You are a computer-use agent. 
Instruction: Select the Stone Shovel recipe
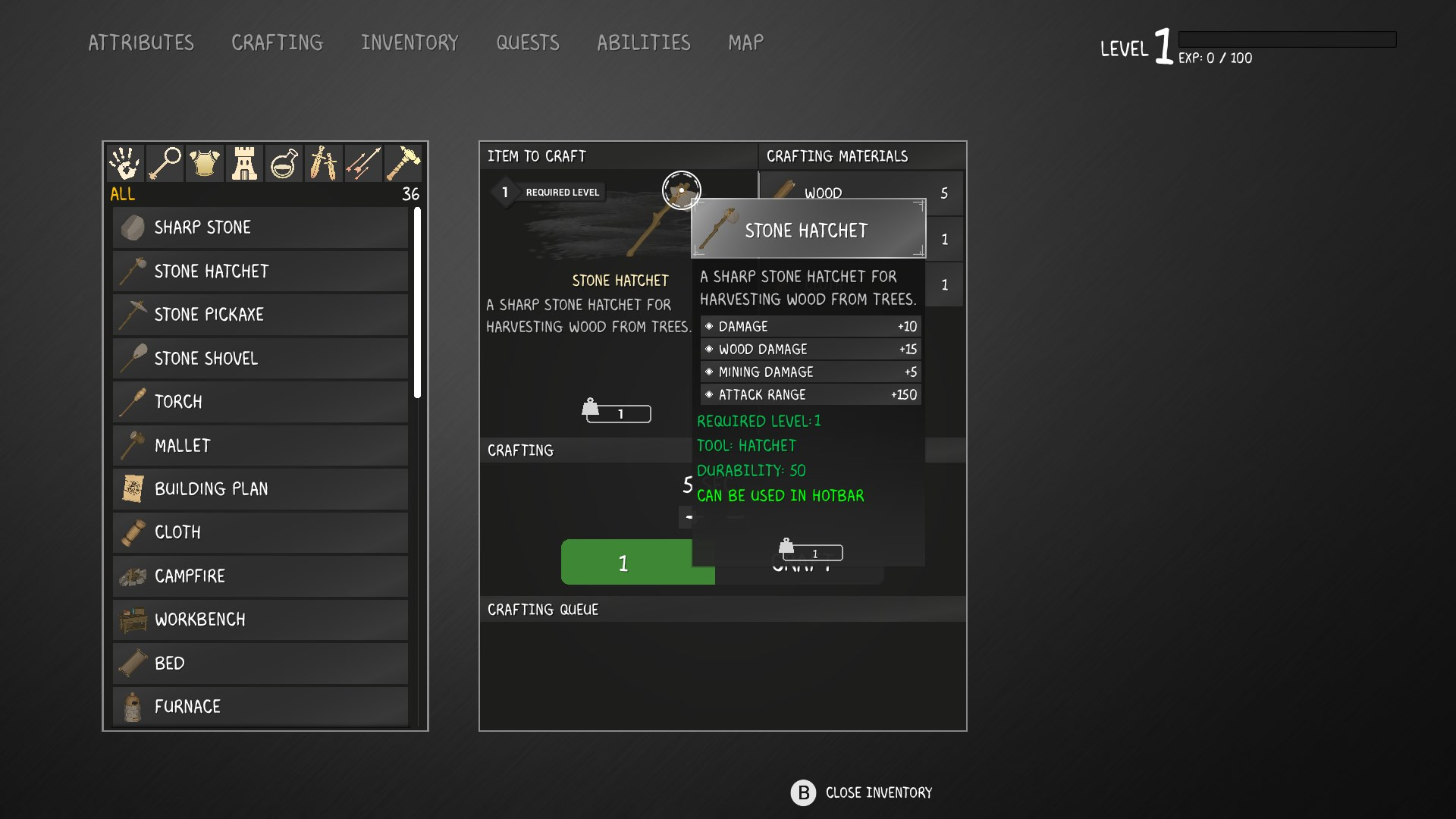tap(260, 358)
